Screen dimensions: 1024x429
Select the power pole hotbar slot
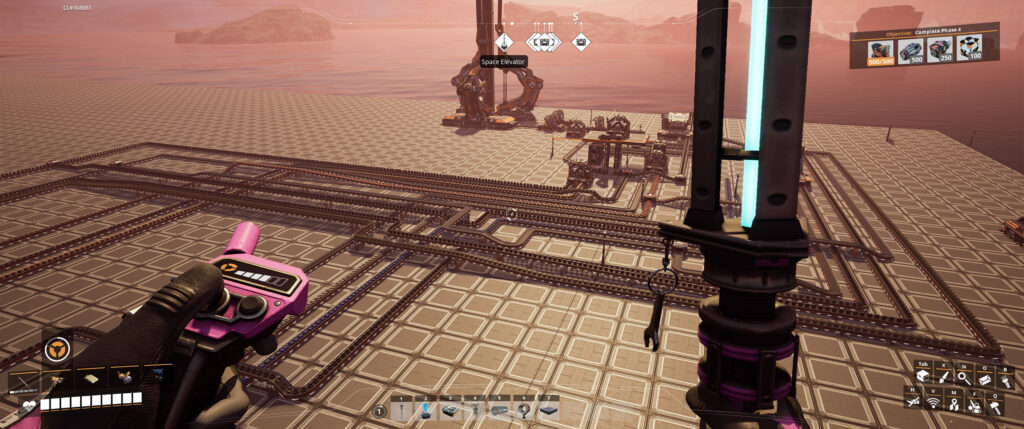(403, 410)
